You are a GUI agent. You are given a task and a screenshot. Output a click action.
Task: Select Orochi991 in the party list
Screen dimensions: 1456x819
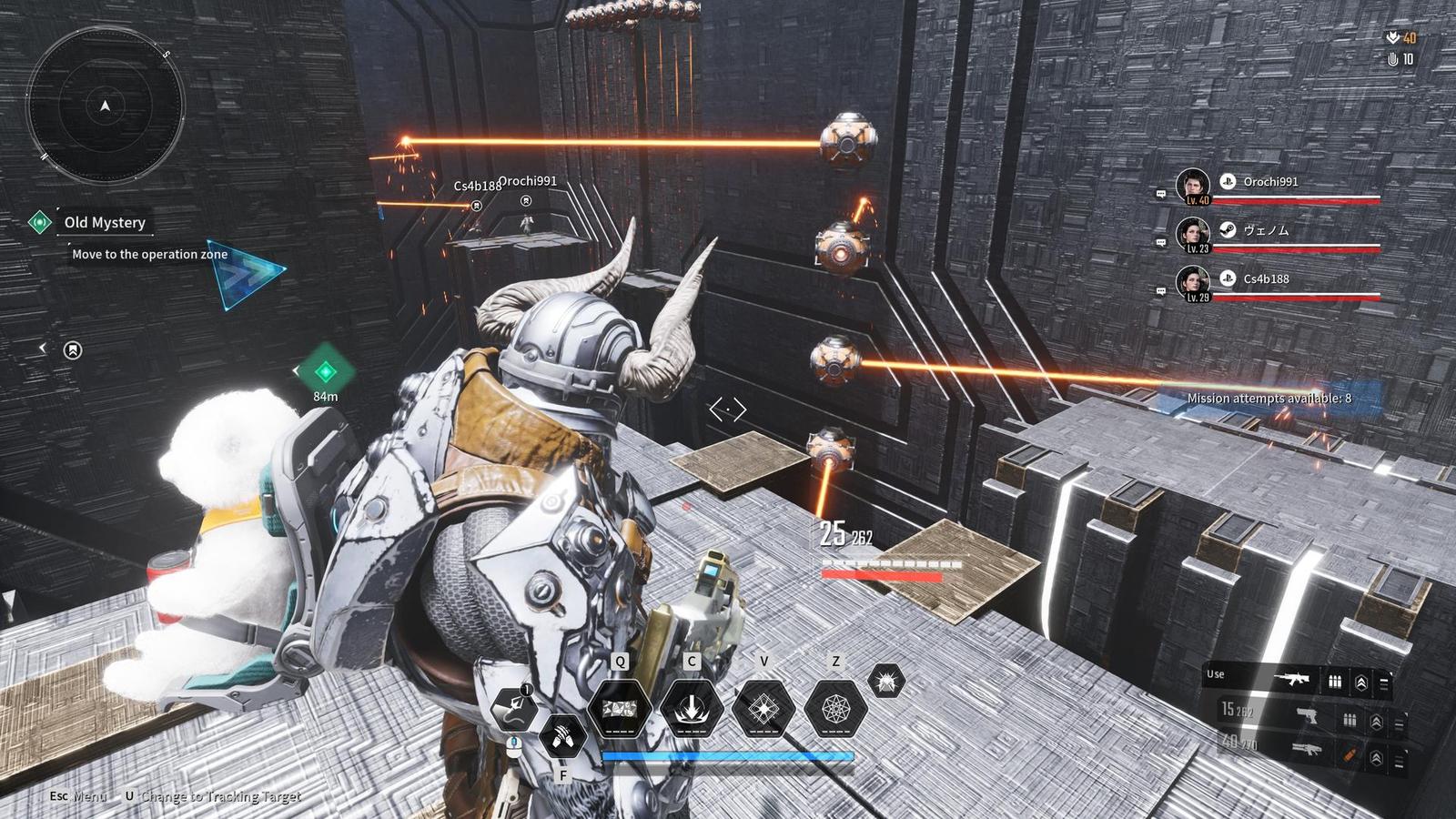pyautogui.click(x=1270, y=182)
